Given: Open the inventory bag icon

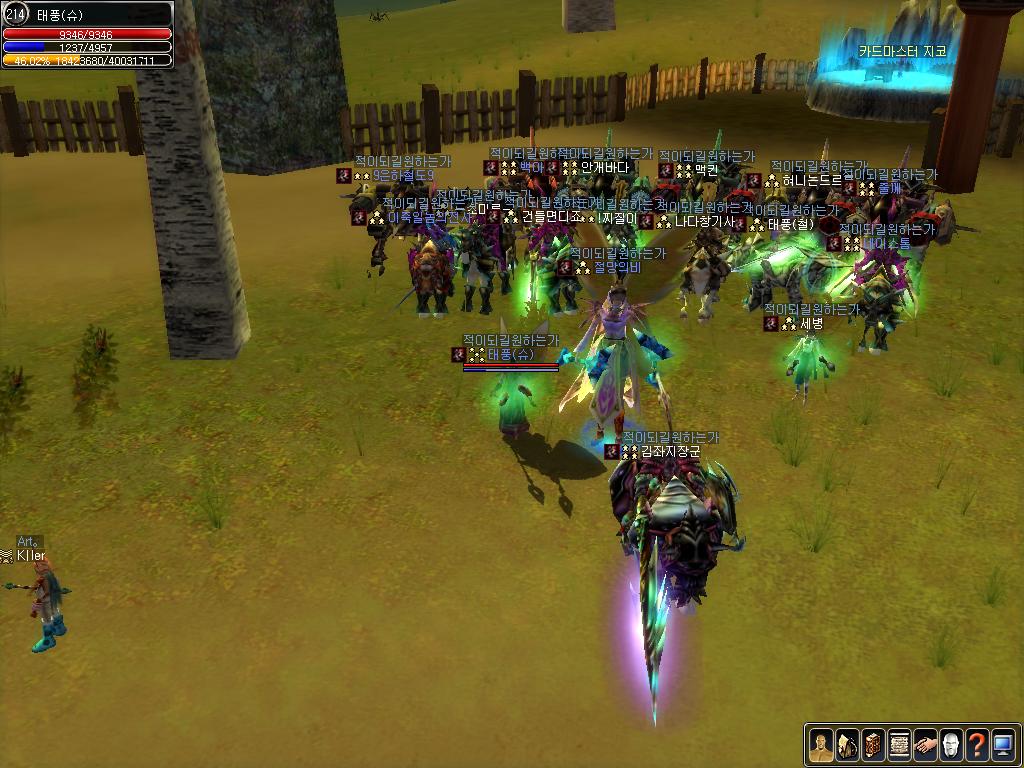Looking at the screenshot, I should pyautogui.click(x=847, y=744).
